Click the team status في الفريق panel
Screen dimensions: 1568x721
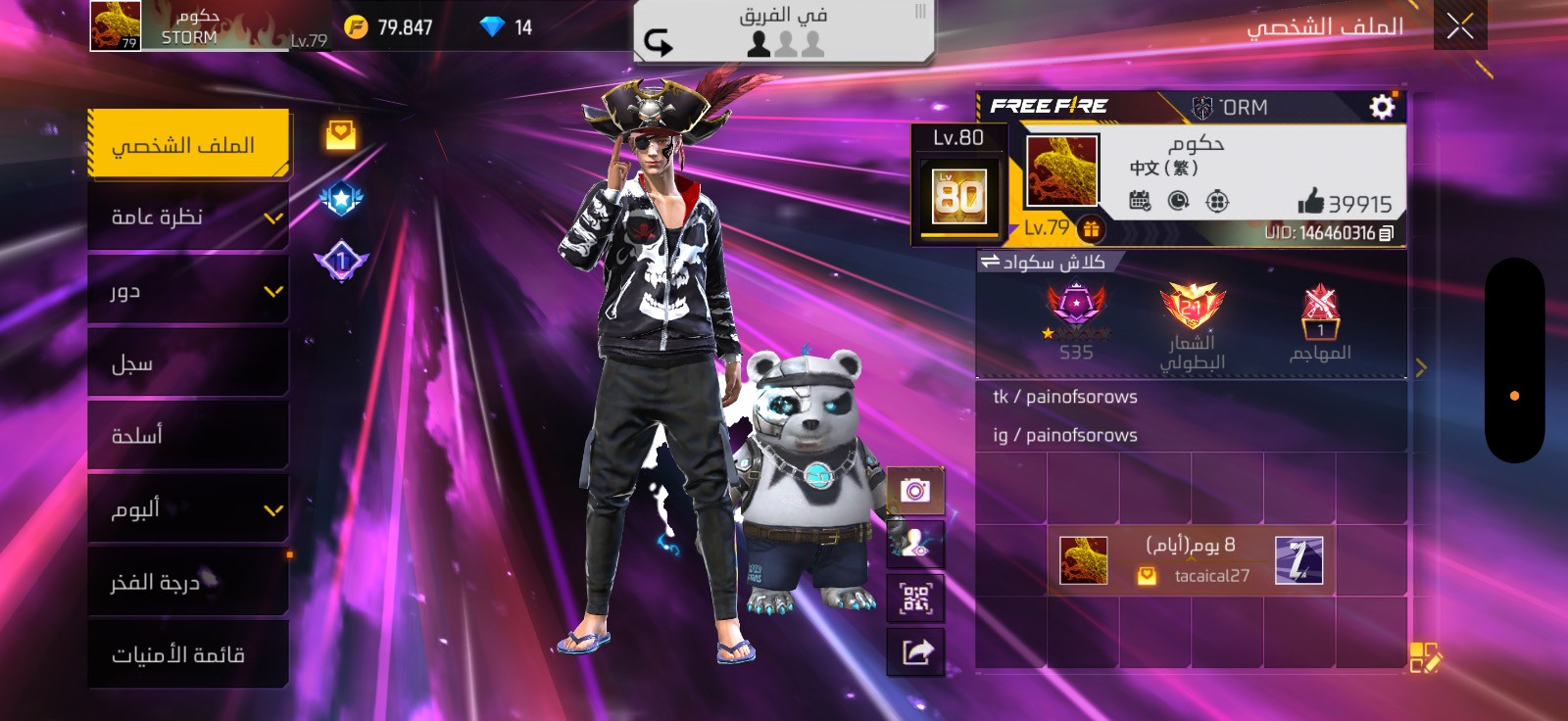tap(782, 31)
